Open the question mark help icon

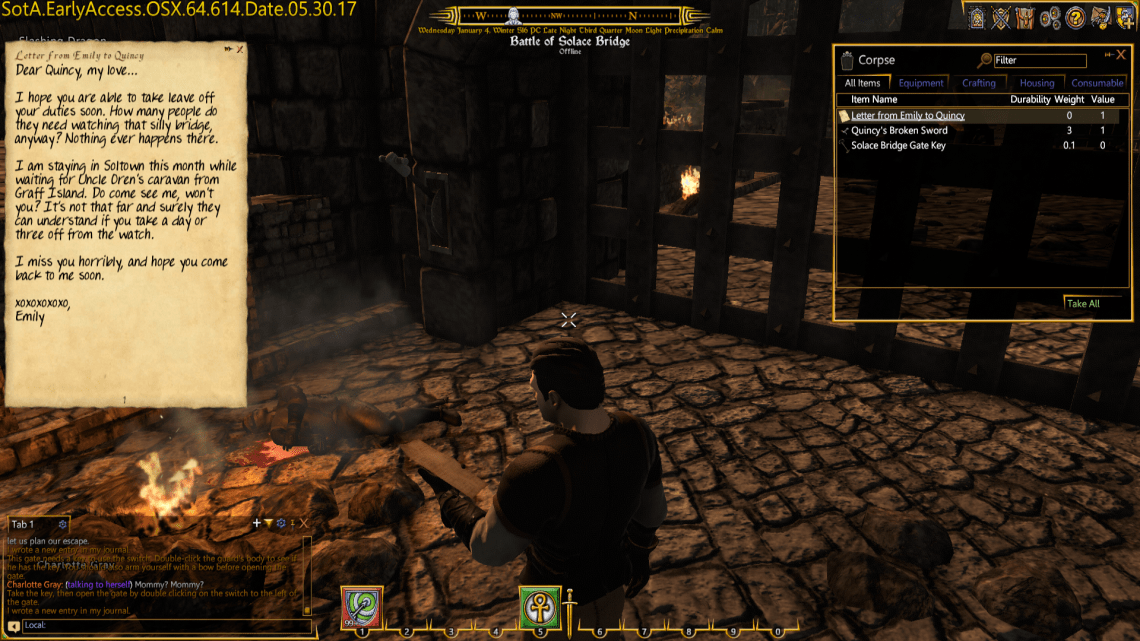(x=1075, y=17)
